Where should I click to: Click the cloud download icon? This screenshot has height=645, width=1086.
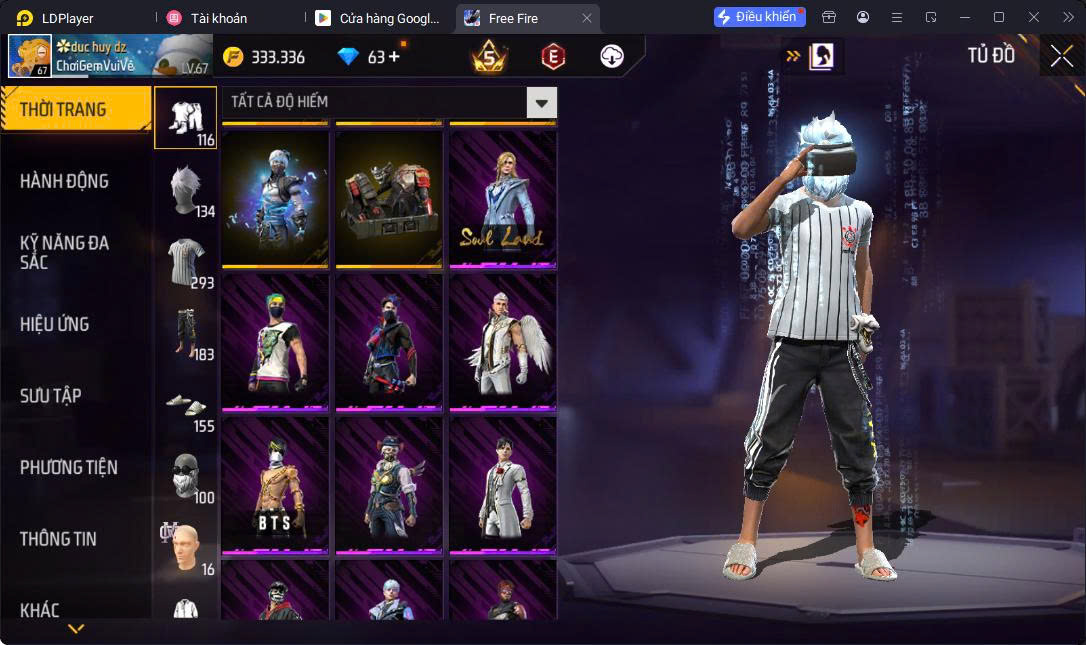[x=612, y=57]
